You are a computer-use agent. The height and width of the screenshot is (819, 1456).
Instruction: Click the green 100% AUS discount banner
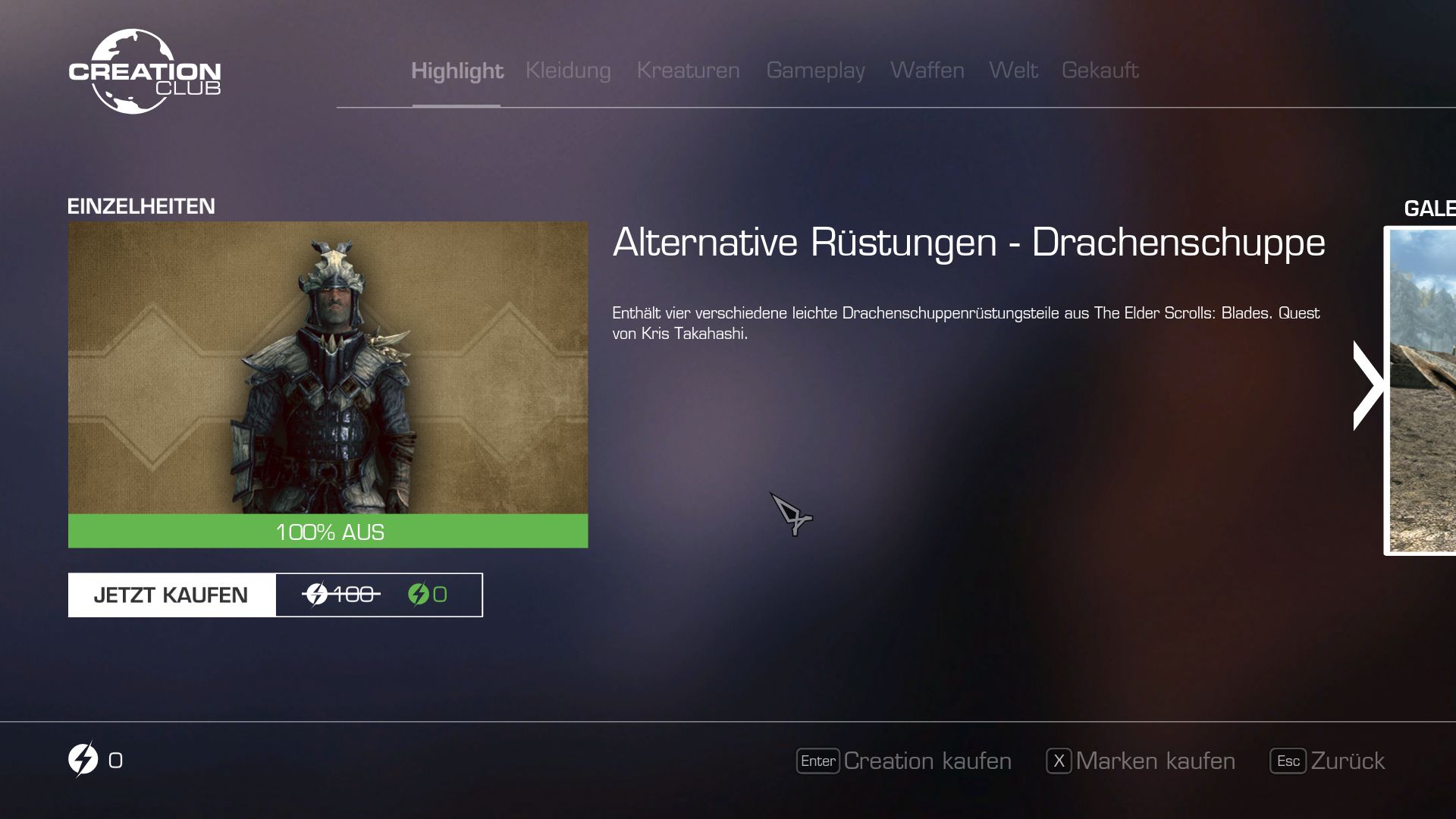(328, 532)
